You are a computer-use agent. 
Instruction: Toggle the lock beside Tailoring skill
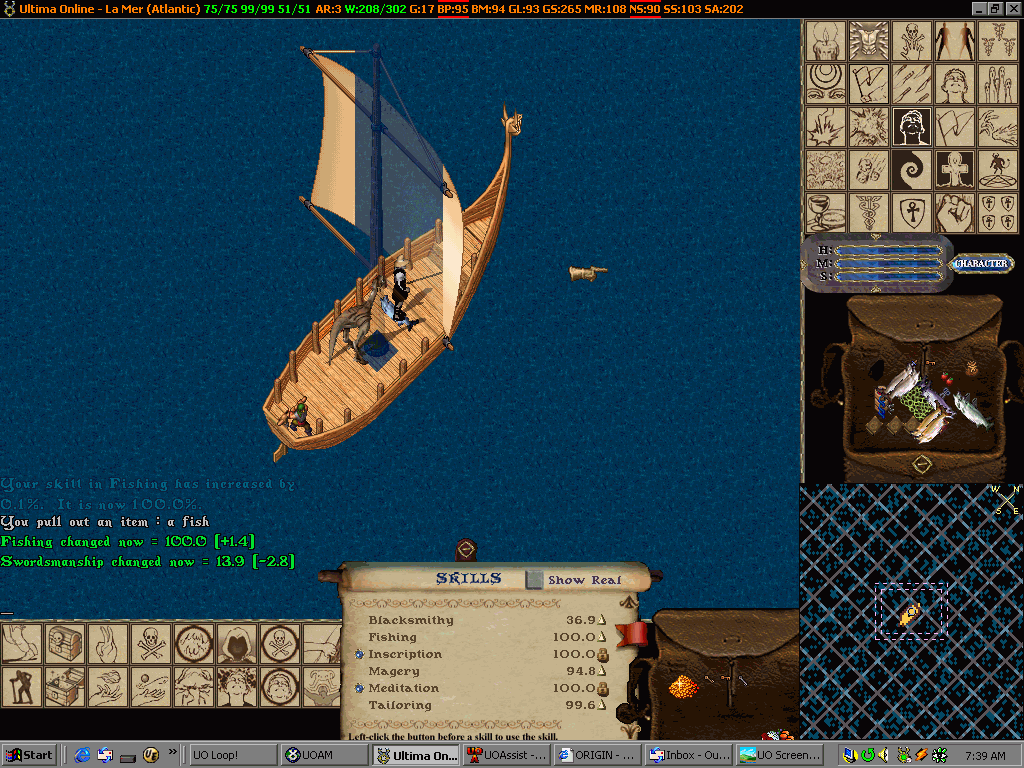(602, 706)
